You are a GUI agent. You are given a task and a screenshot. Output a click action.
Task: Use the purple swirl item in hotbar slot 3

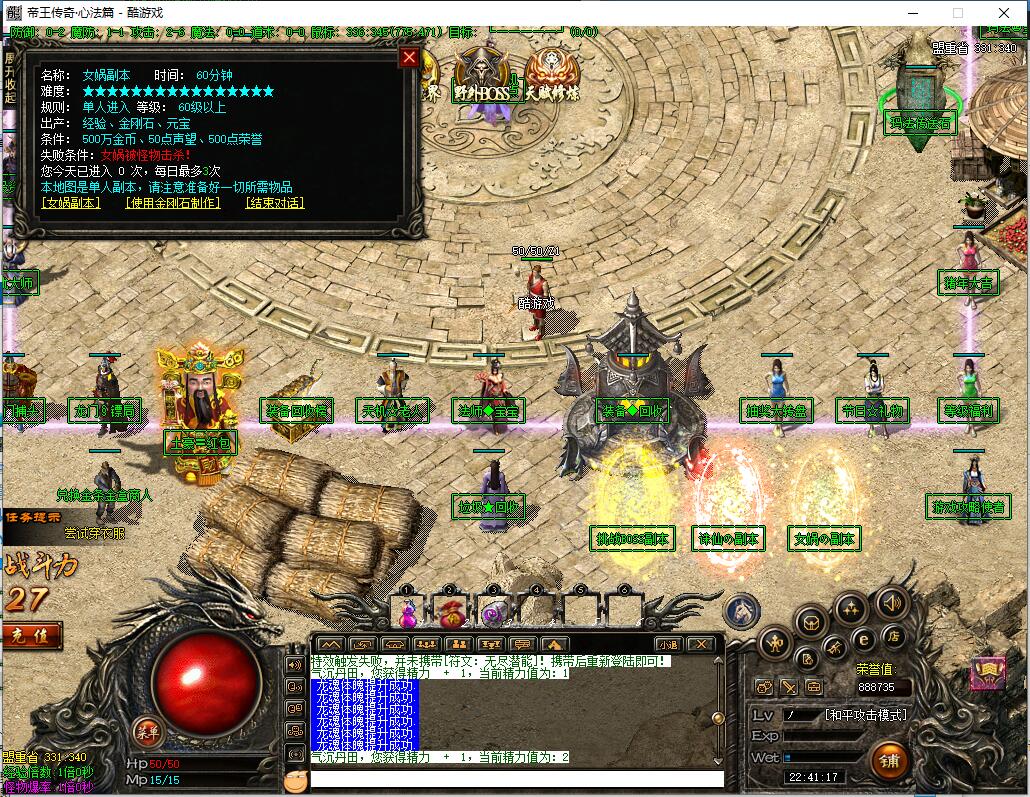(x=492, y=611)
